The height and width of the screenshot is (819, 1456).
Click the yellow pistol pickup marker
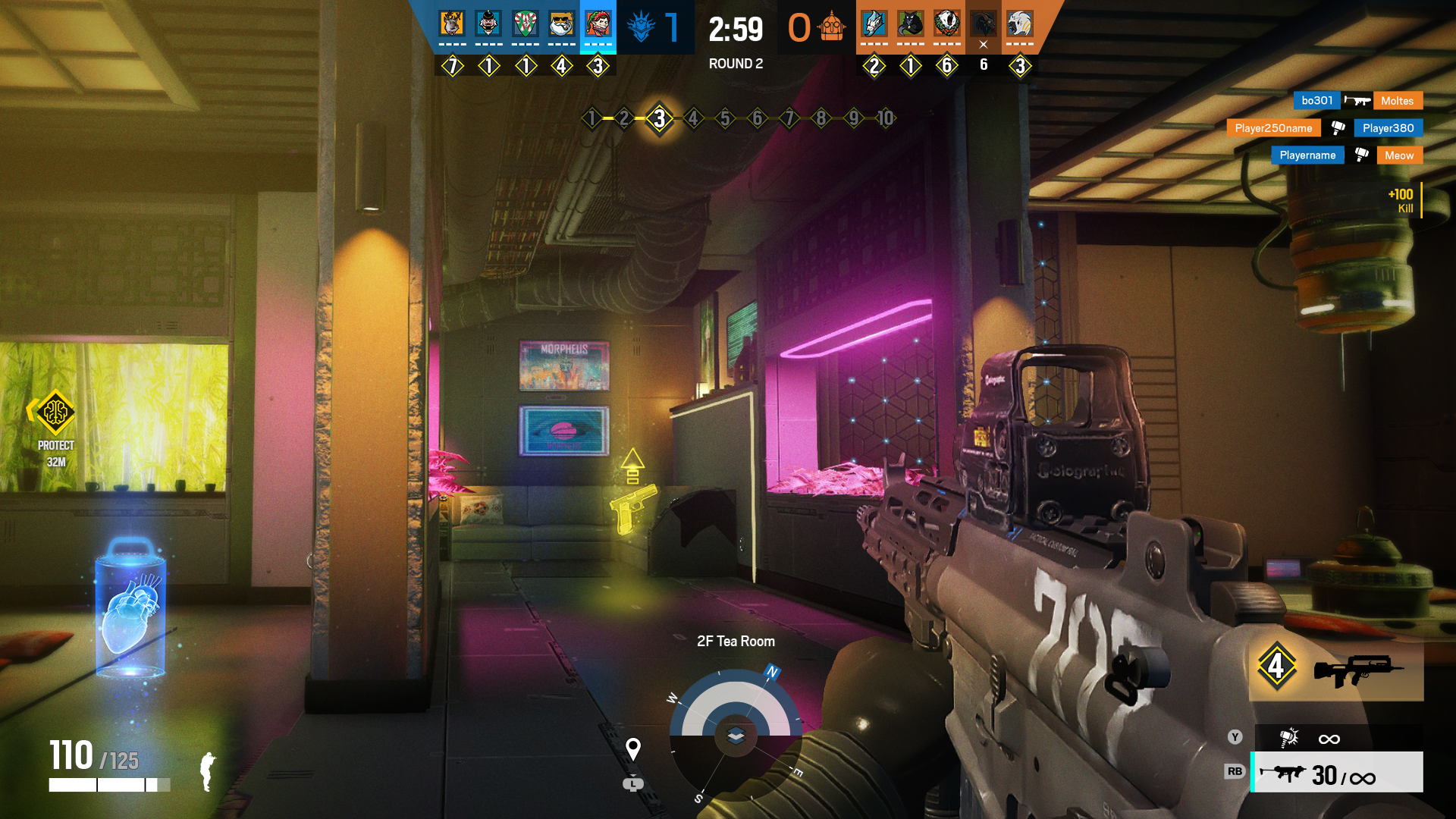point(632,507)
